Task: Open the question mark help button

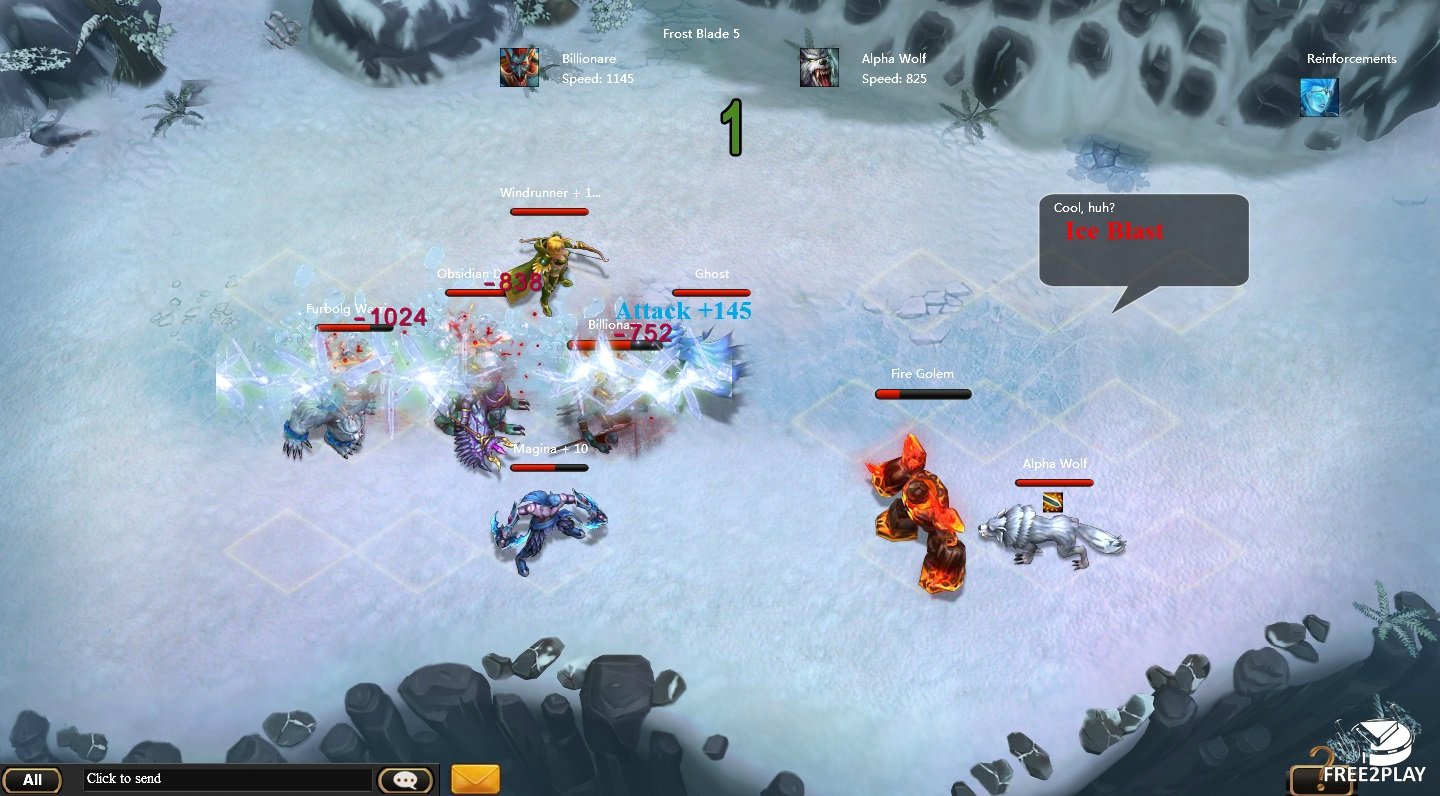Action: coord(1320,772)
